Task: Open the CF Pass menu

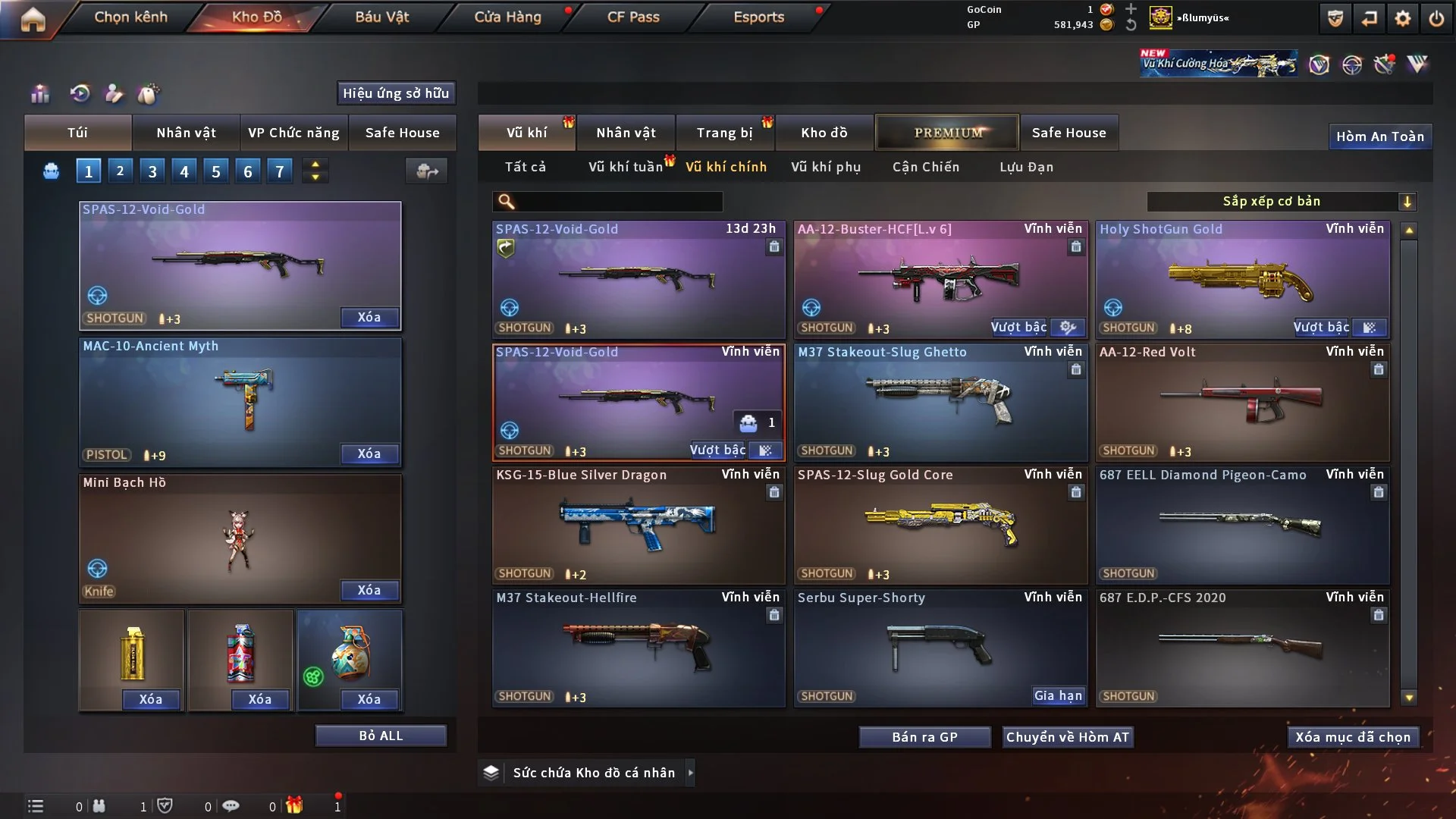Action: point(633,17)
